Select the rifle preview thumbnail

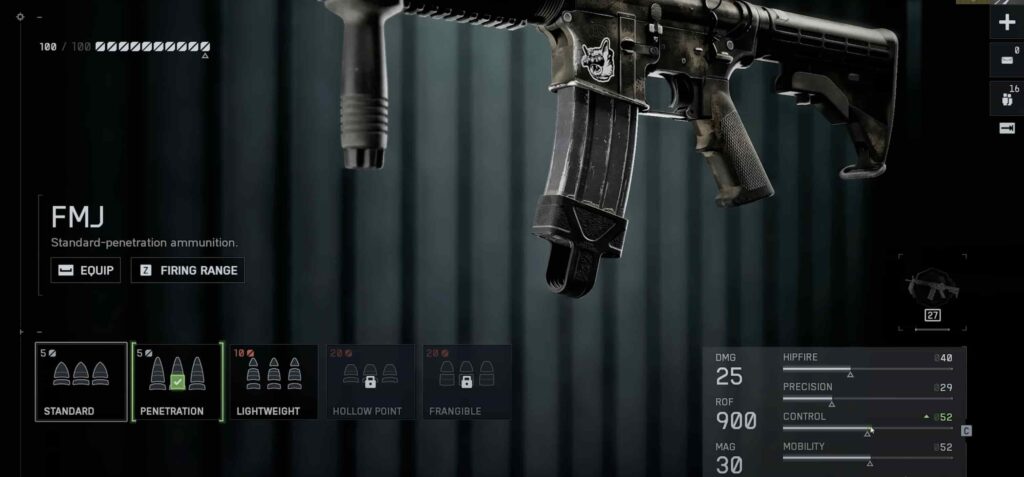coord(932,290)
